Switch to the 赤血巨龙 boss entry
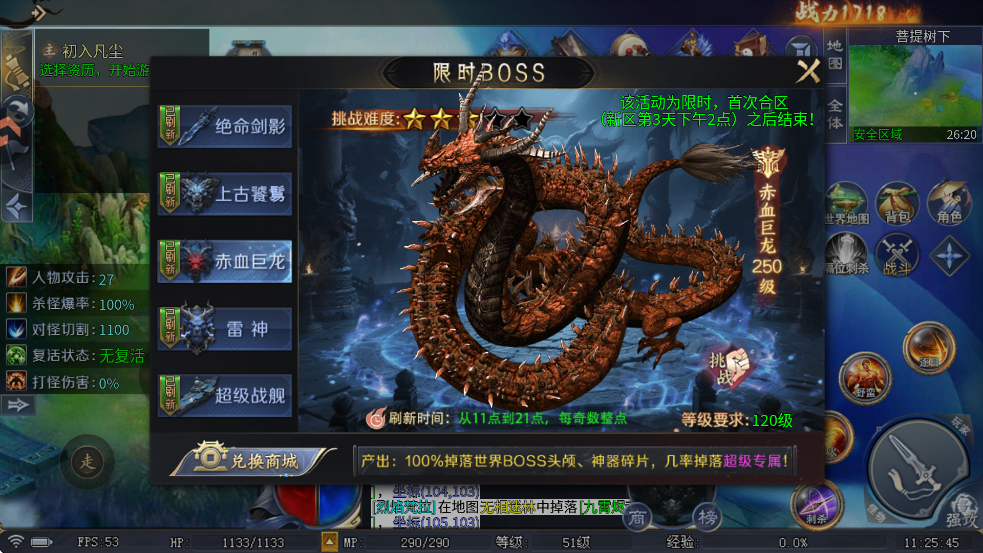The height and width of the screenshot is (553, 983). tap(225, 262)
